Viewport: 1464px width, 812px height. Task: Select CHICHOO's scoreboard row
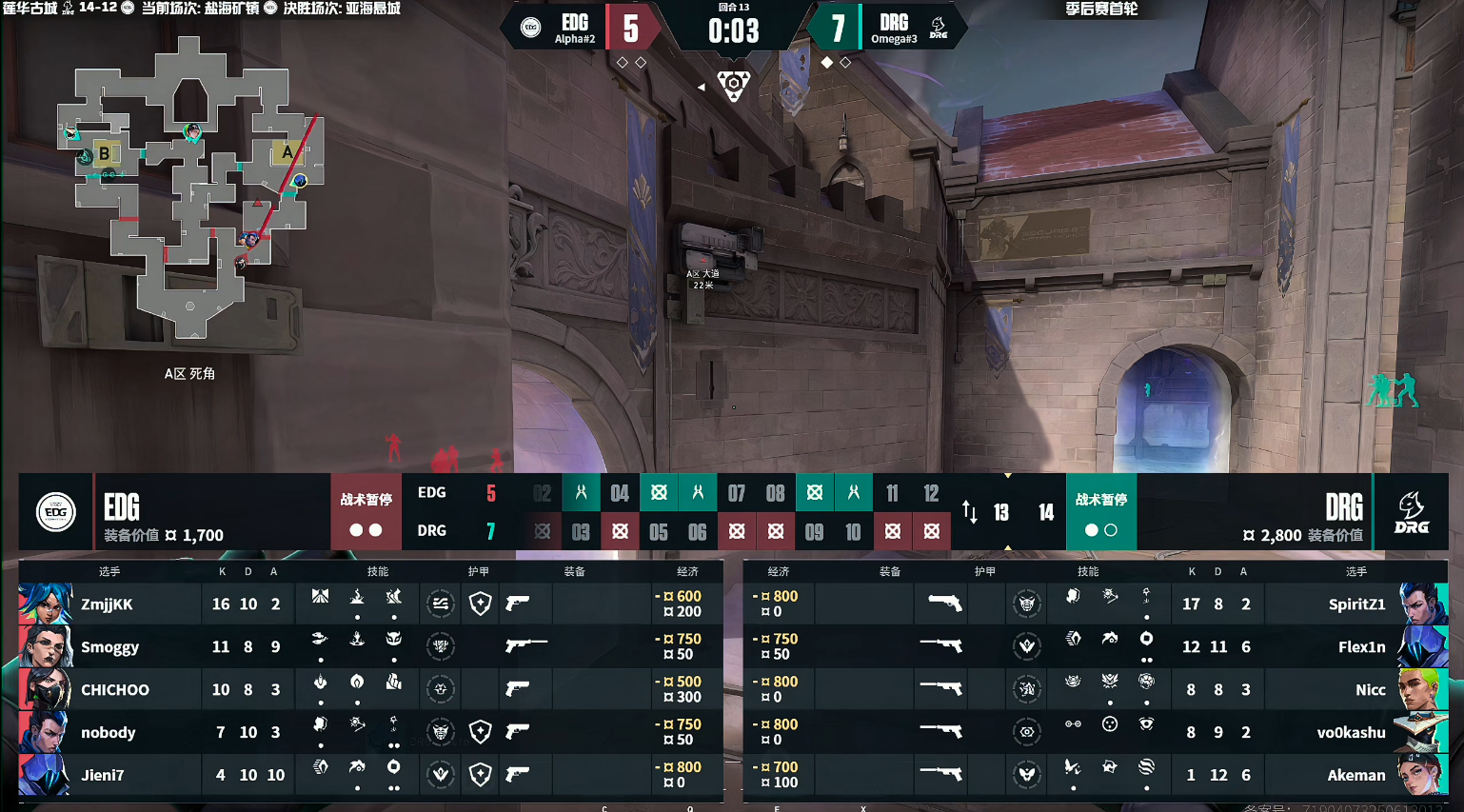pyautogui.click(x=114, y=690)
